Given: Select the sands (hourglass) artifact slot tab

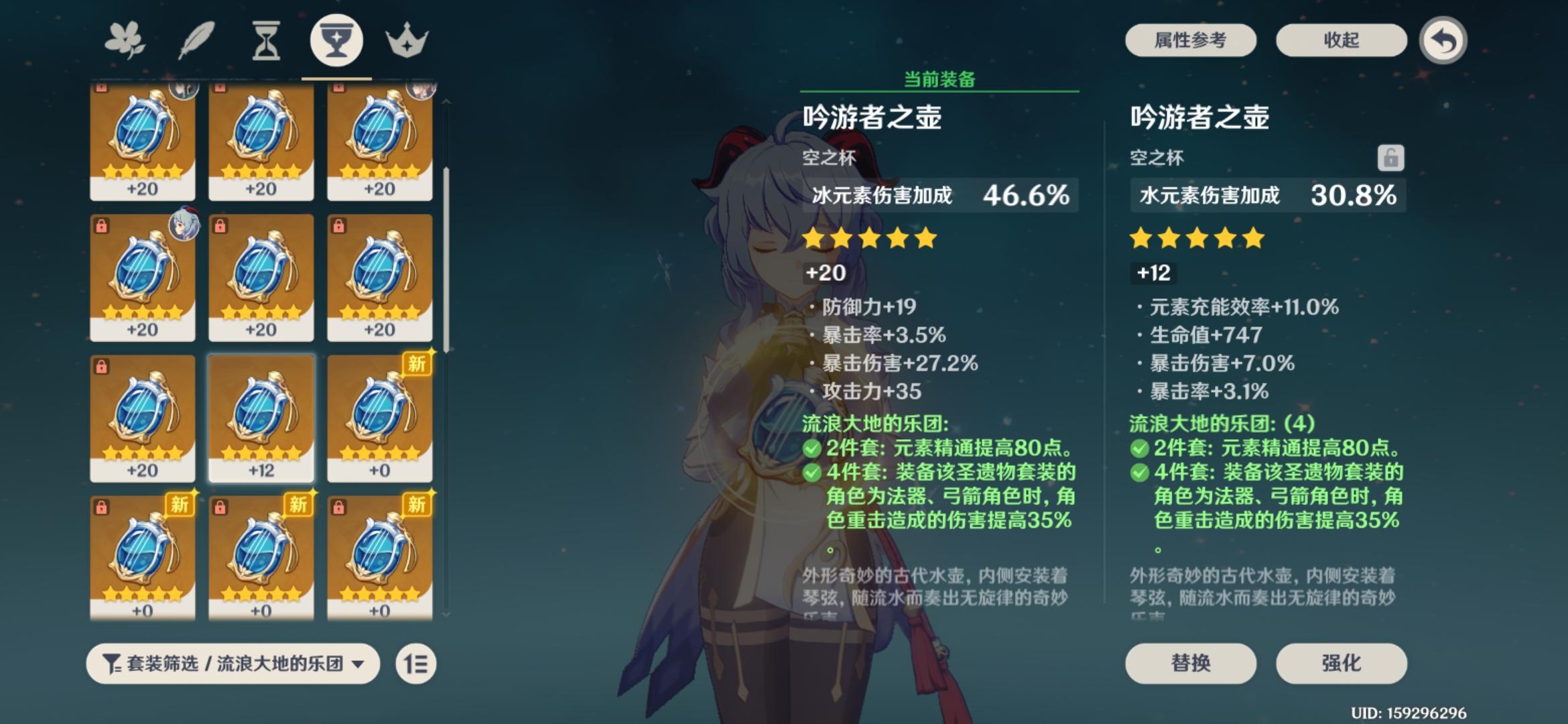Looking at the screenshot, I should click(267, 40).
